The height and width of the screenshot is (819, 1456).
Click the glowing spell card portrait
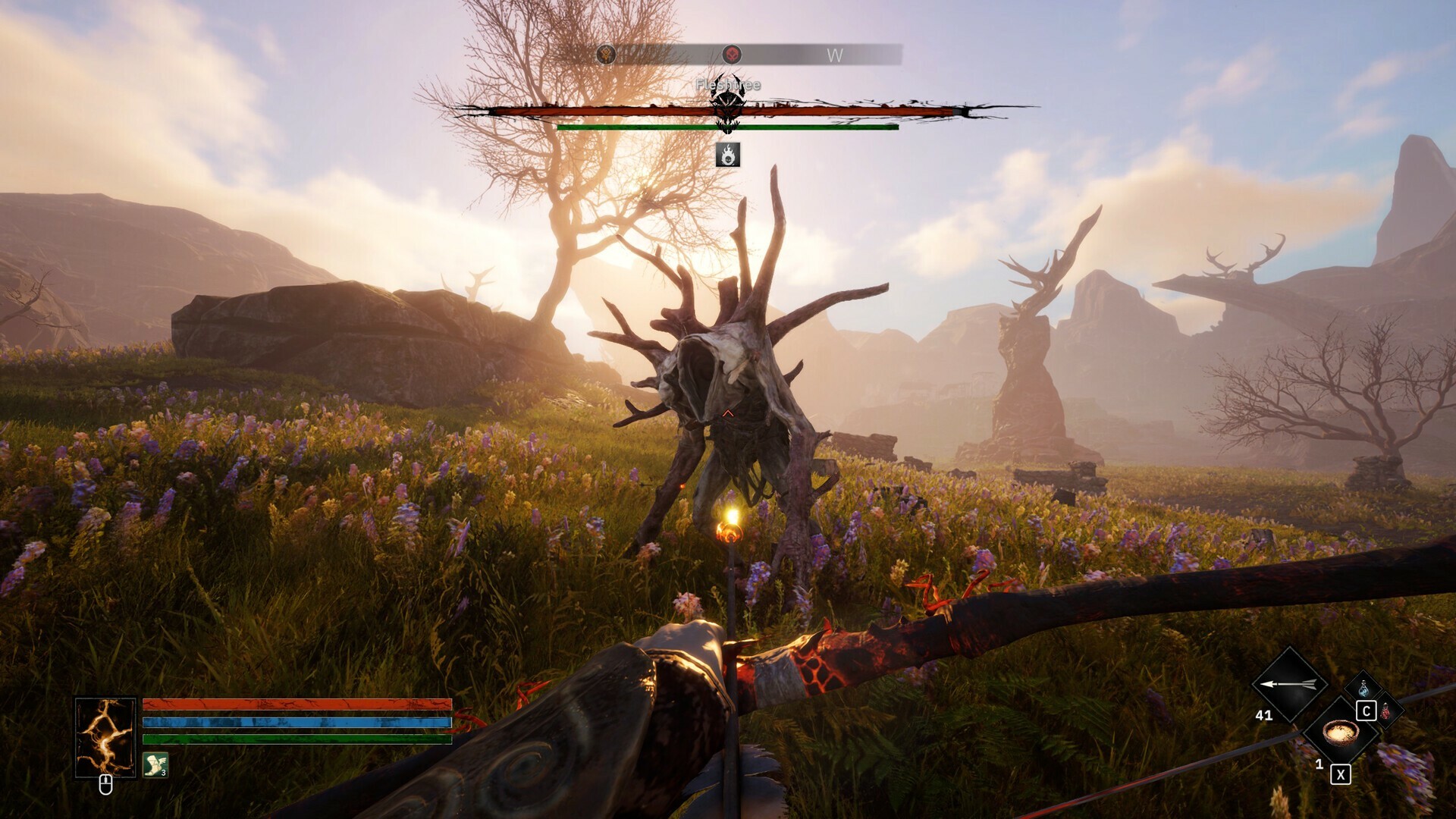[105, 739]
